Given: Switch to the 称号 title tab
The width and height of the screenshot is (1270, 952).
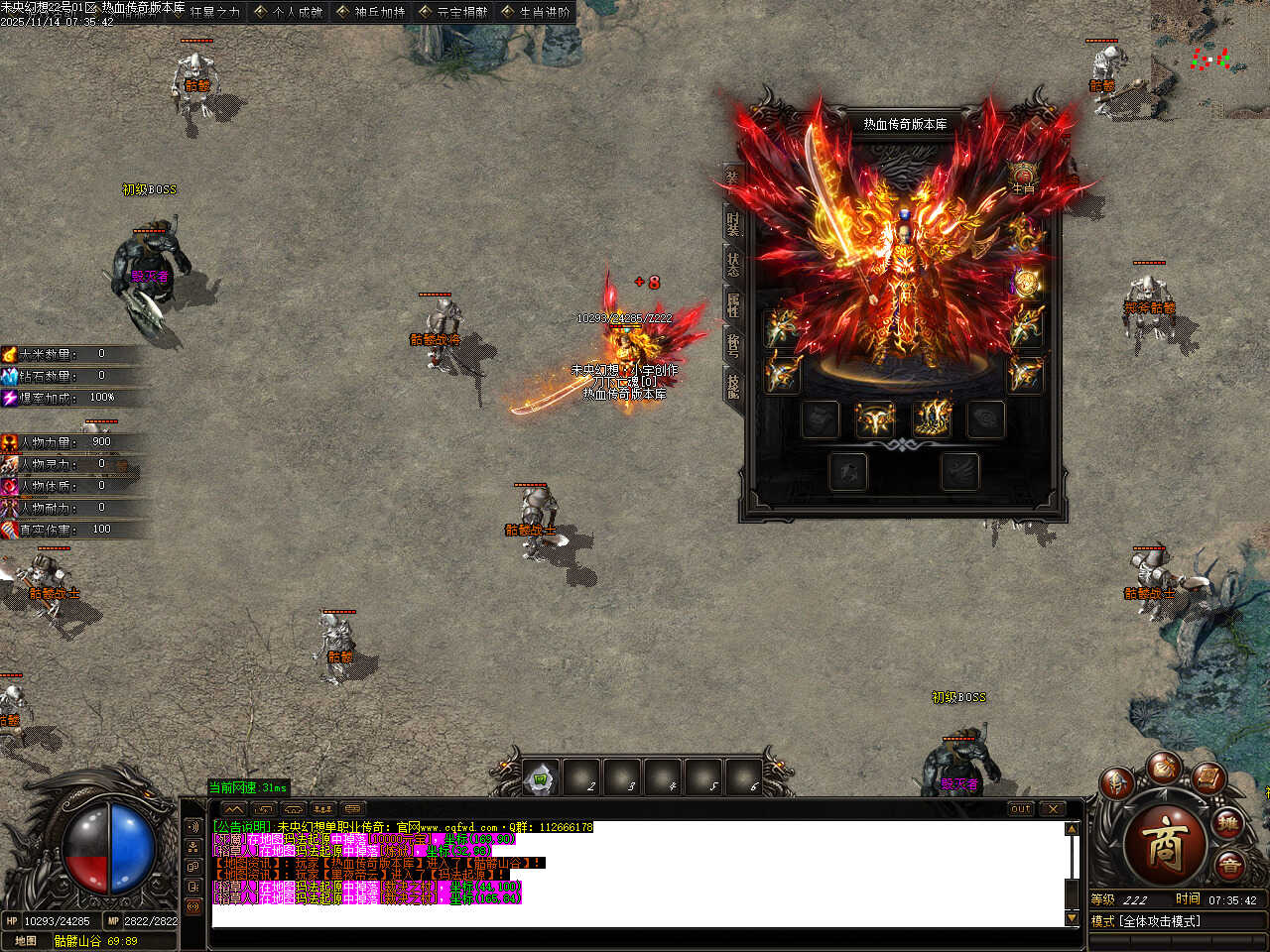Looking at the screenshot, I should (x=732, y=345).
